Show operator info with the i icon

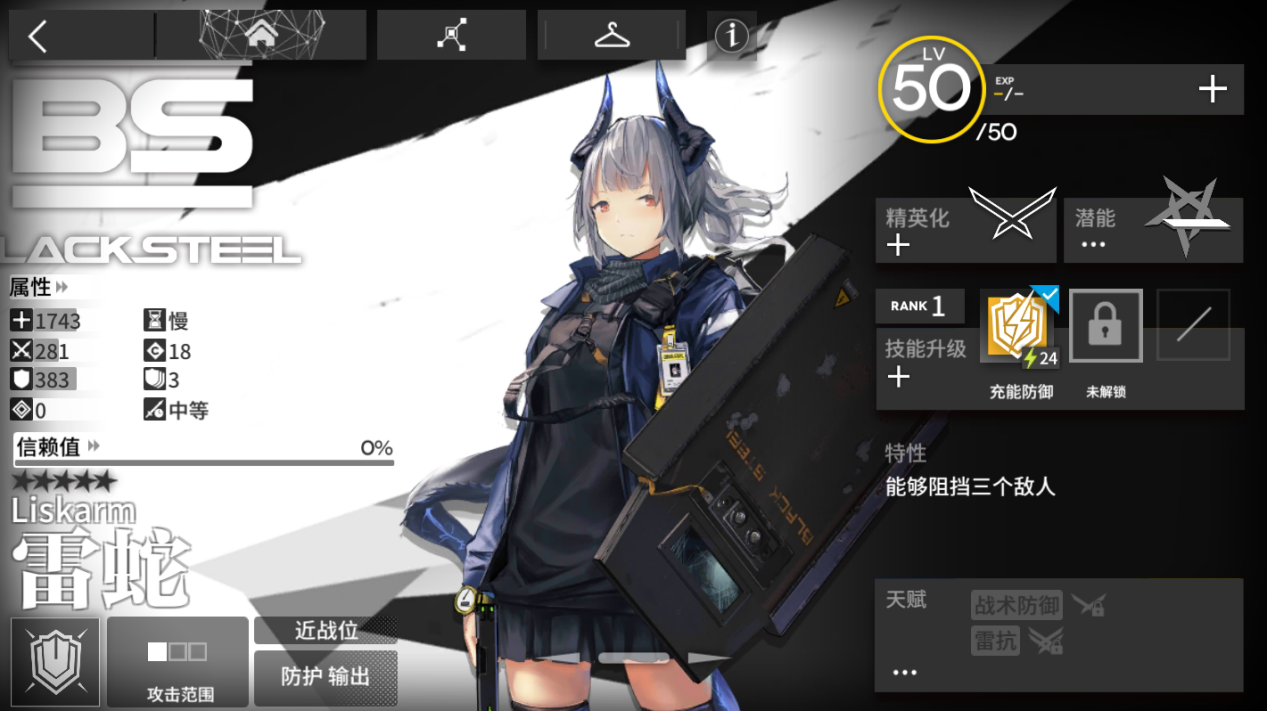731,36
